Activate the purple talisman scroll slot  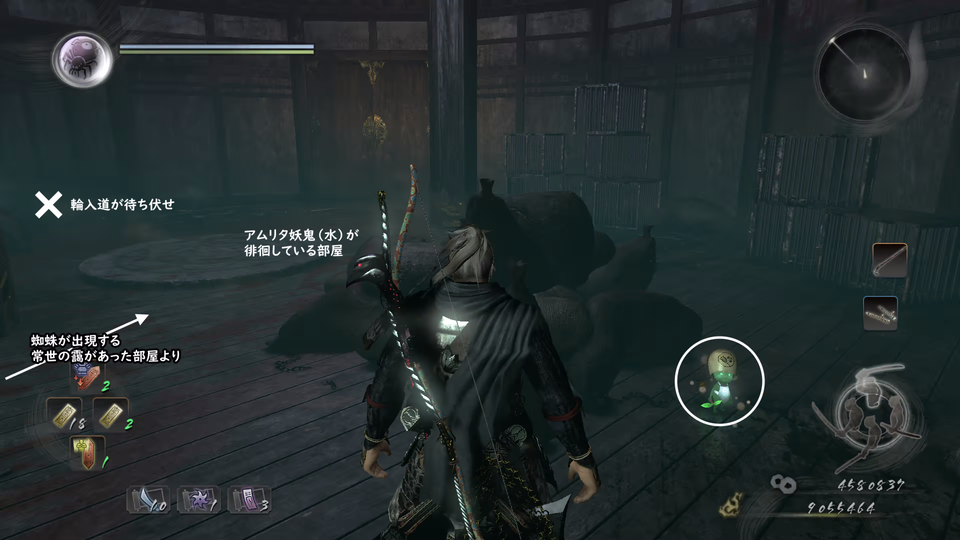click(248, 499)
